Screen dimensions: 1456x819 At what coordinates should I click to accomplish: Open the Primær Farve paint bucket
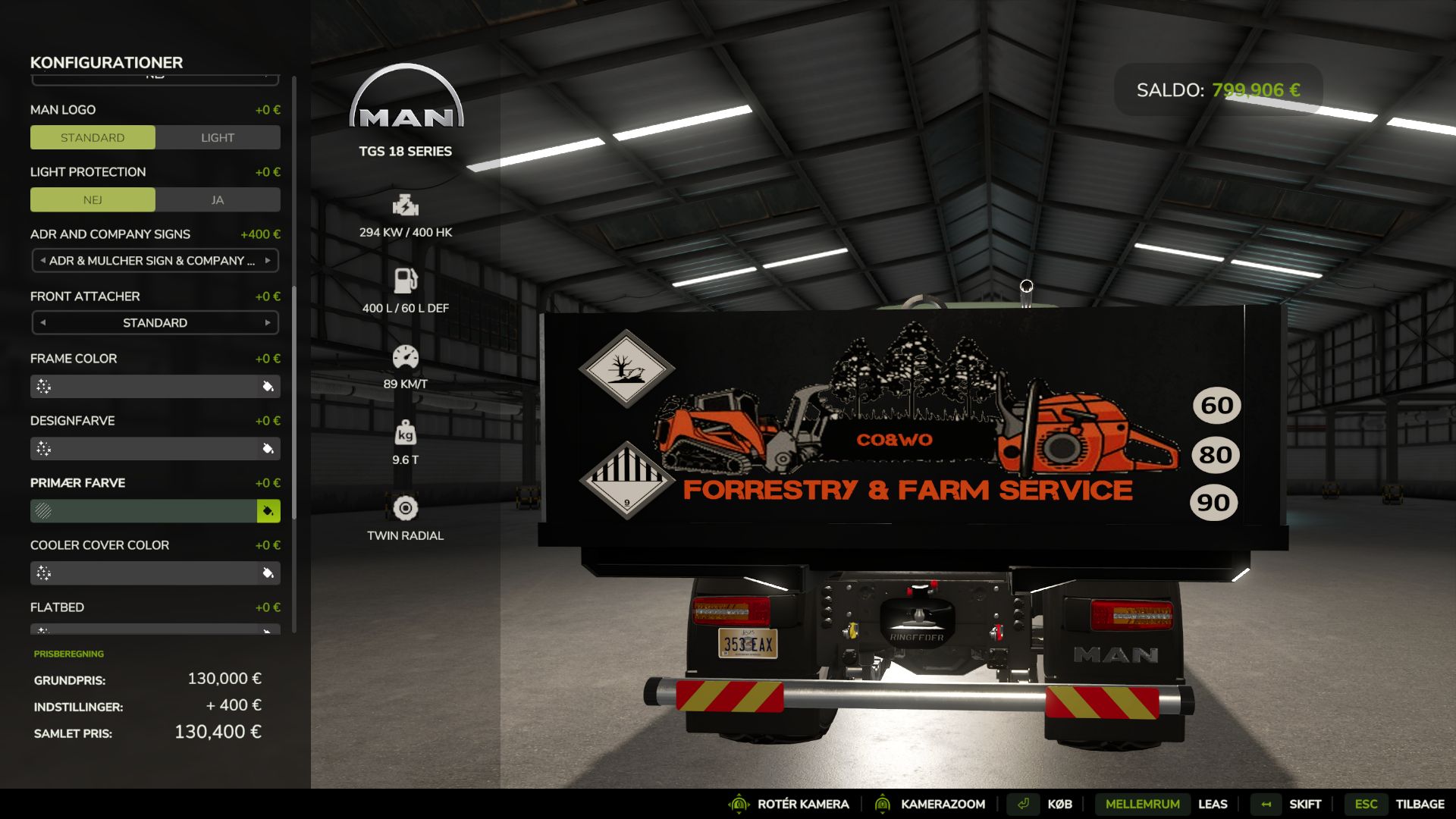268,511
